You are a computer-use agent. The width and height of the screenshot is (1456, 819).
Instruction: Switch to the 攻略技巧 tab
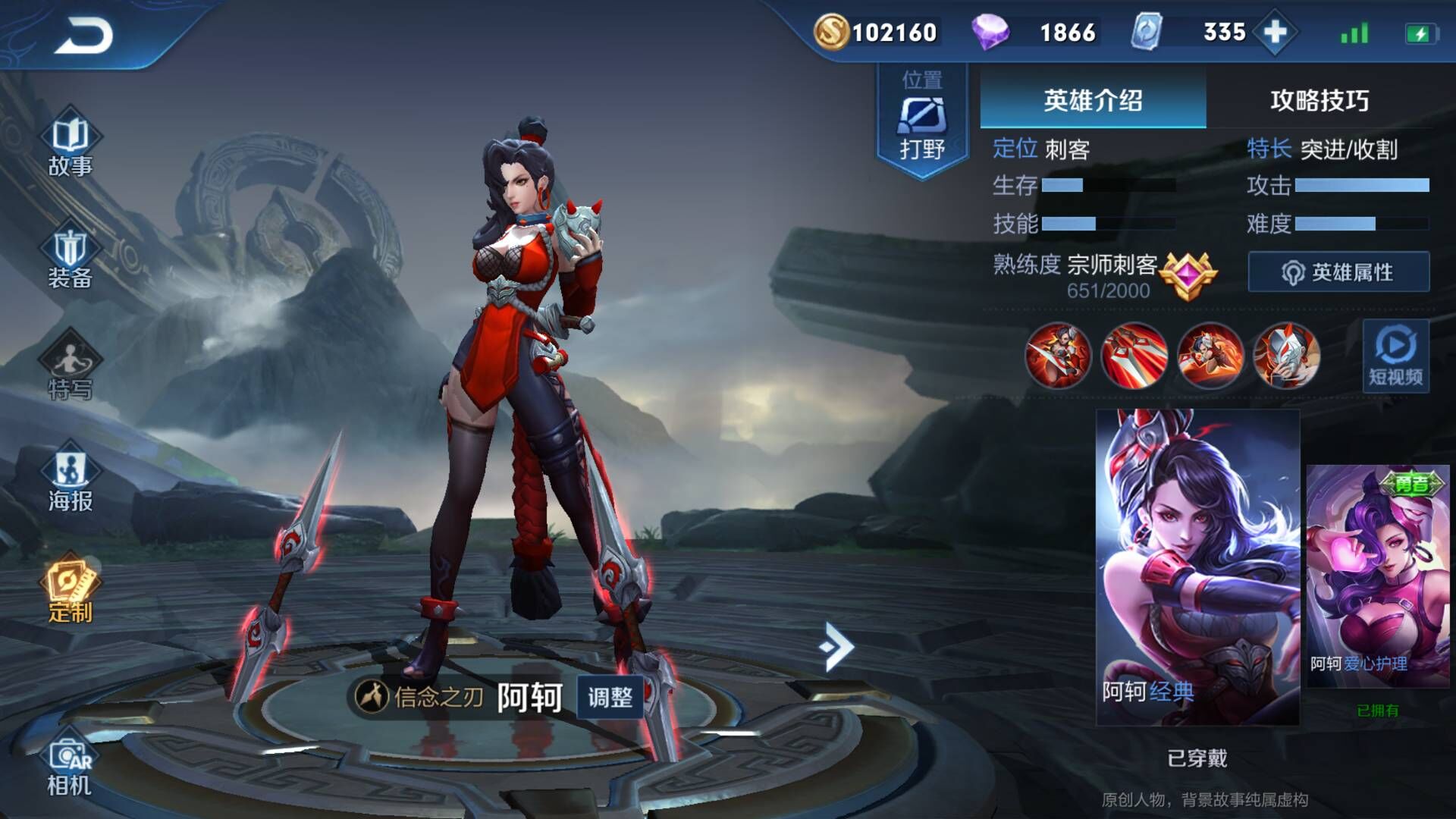click(1319, 100)
